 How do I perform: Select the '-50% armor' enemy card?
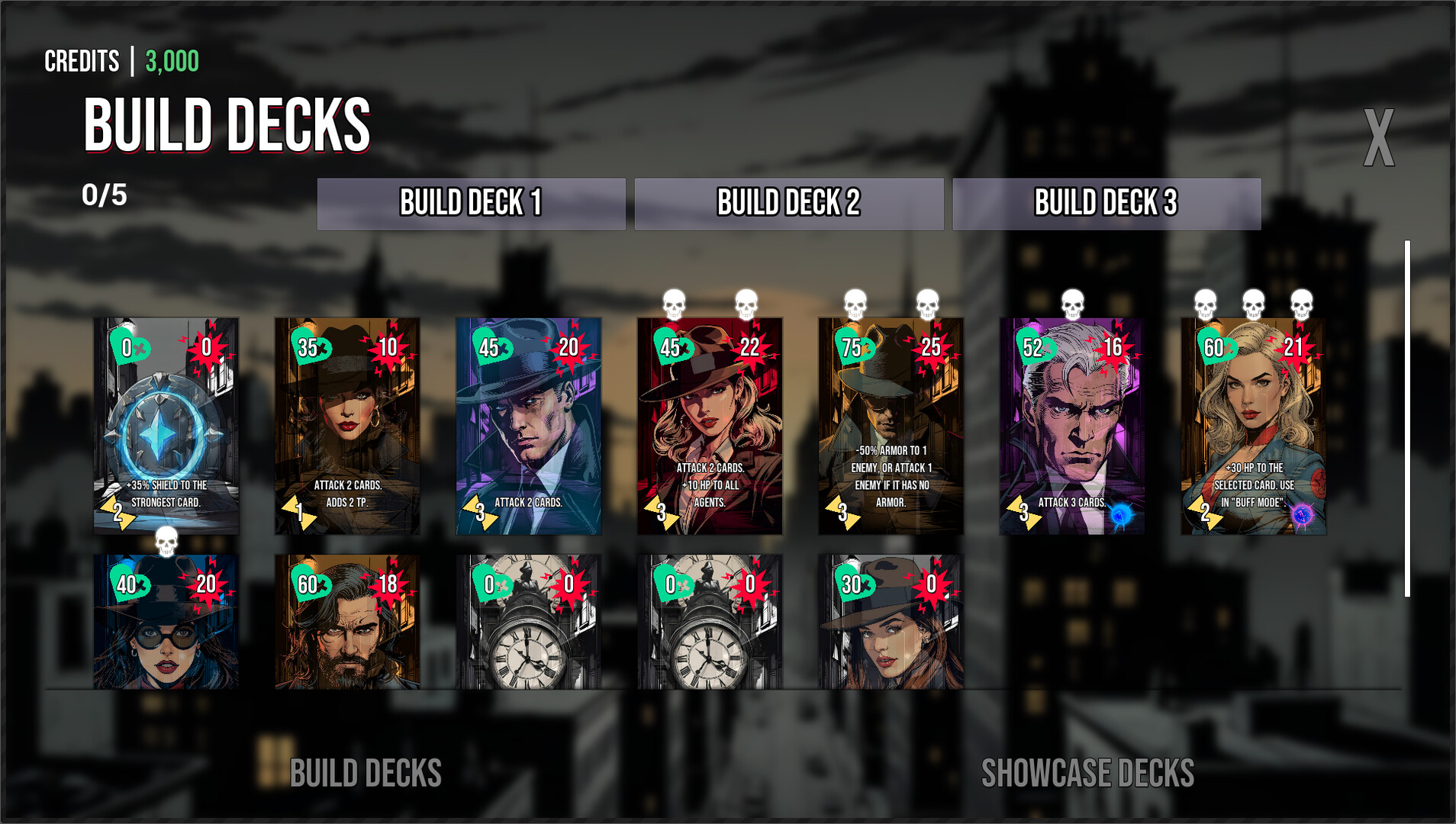coord(891,426)
